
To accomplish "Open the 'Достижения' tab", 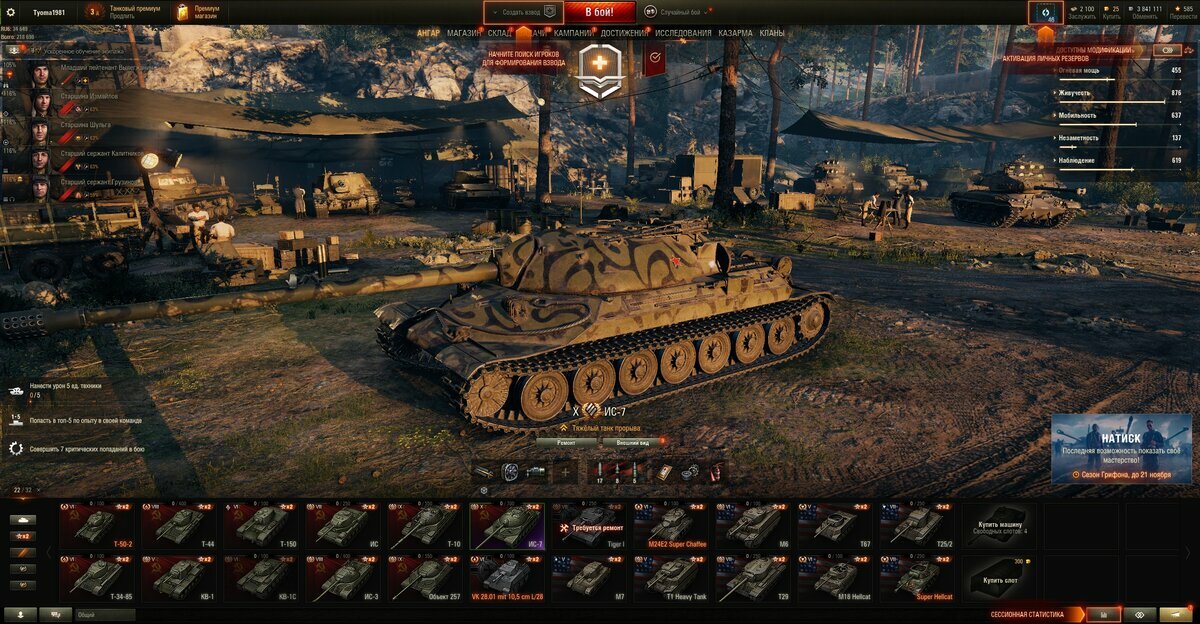I will [624, 33].
